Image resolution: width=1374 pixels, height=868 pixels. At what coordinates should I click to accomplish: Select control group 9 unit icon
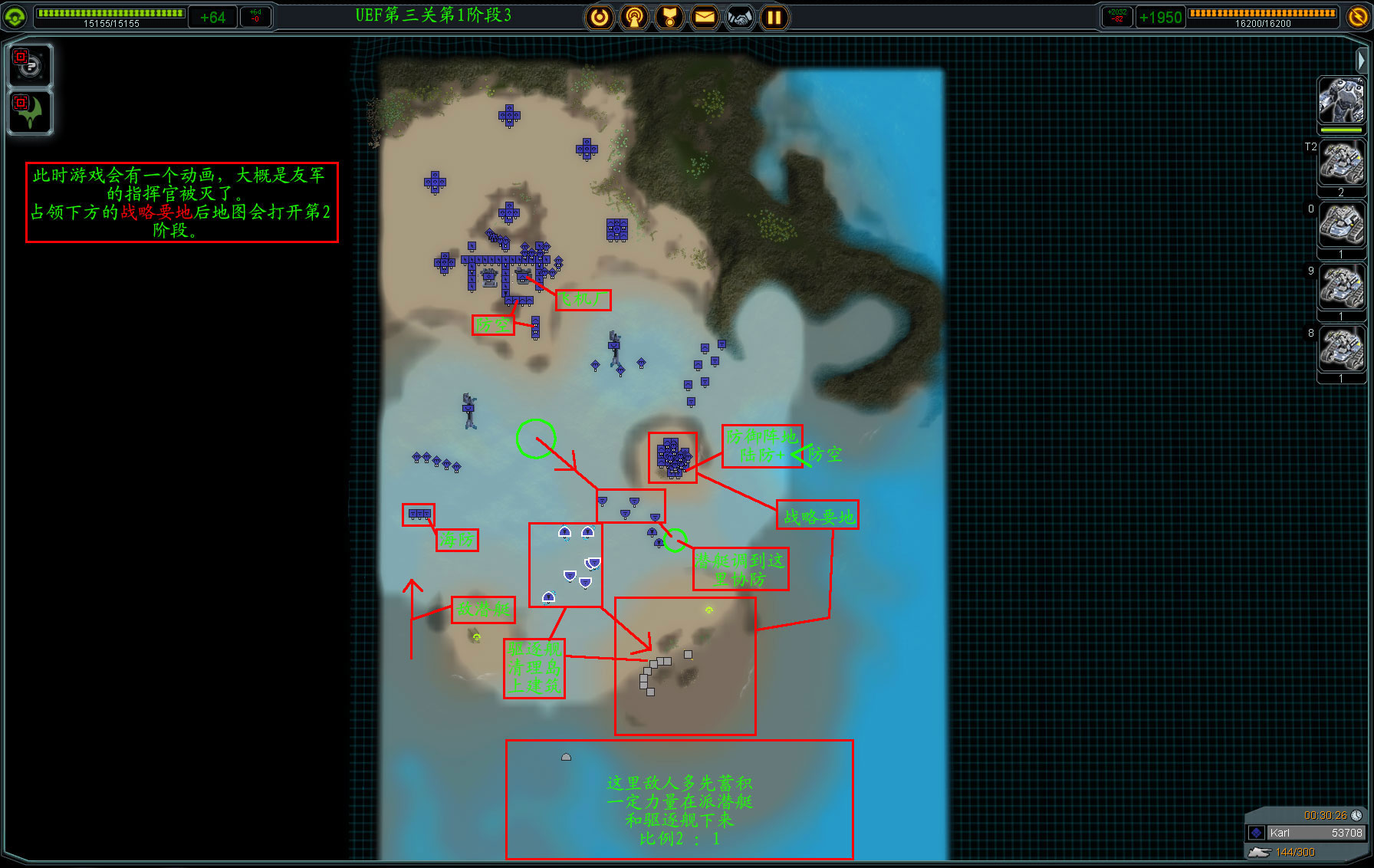(1341, 288)
